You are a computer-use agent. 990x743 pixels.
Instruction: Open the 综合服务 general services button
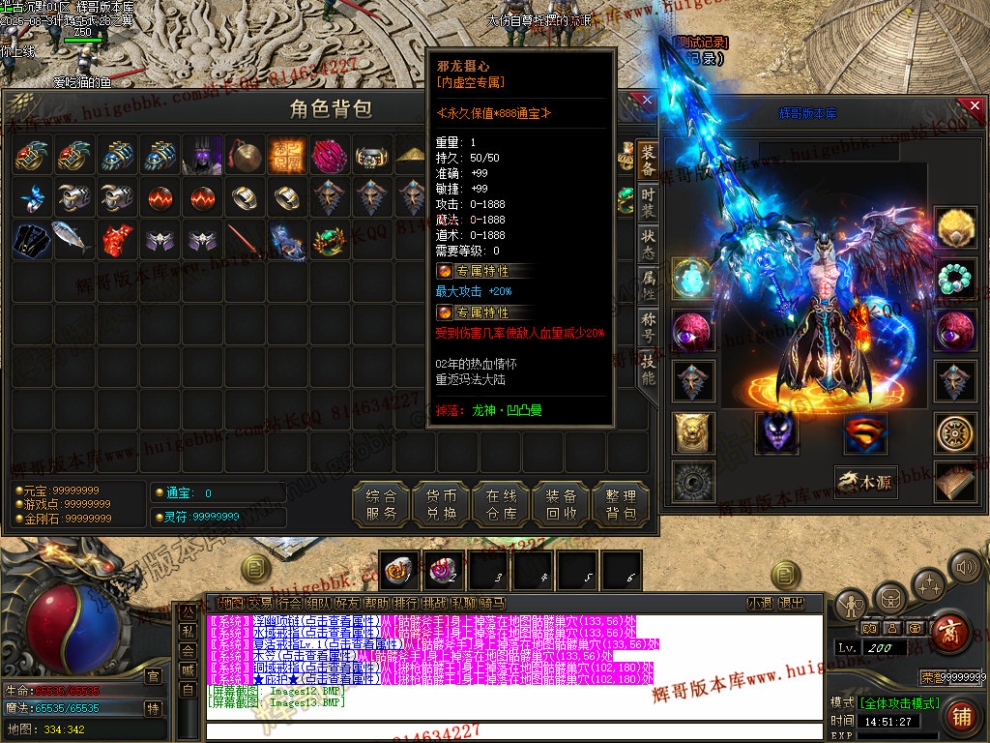click(382, 505)
